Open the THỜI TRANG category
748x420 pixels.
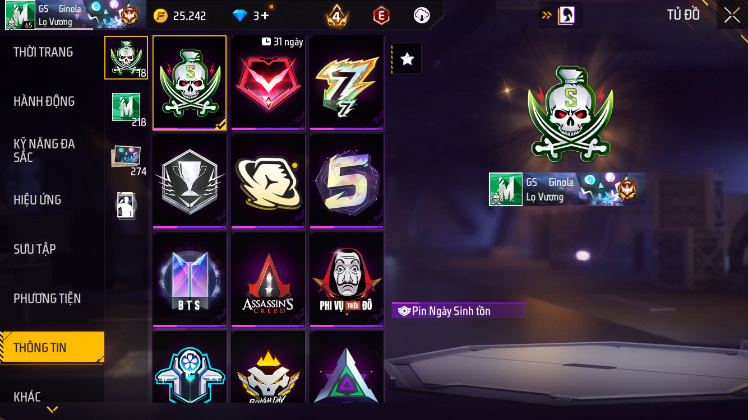(x=43, y=52)
